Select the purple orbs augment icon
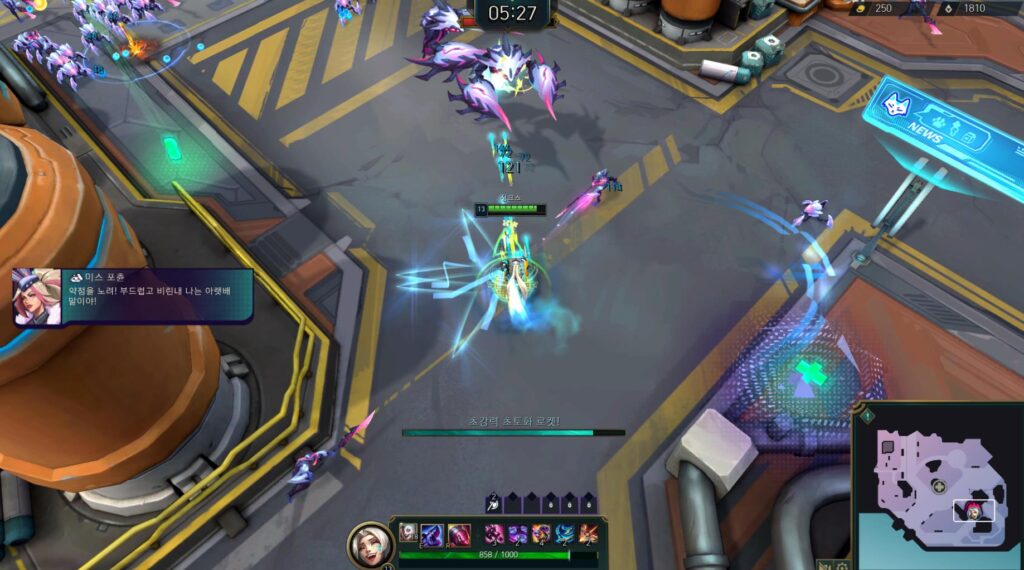Screen dimensions: 1024x570 [518, 533]
